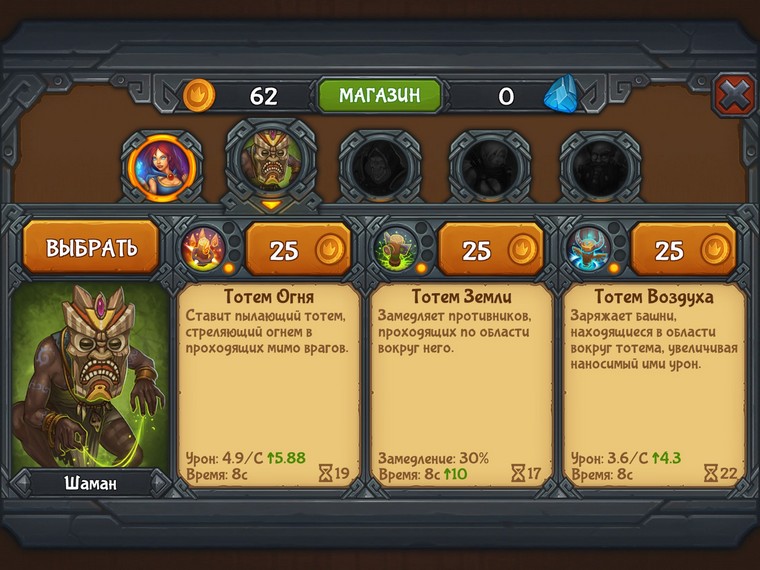Viewport: 760px width, 570px height.
Task: Close the hero selection window
Action: [734, 96]
